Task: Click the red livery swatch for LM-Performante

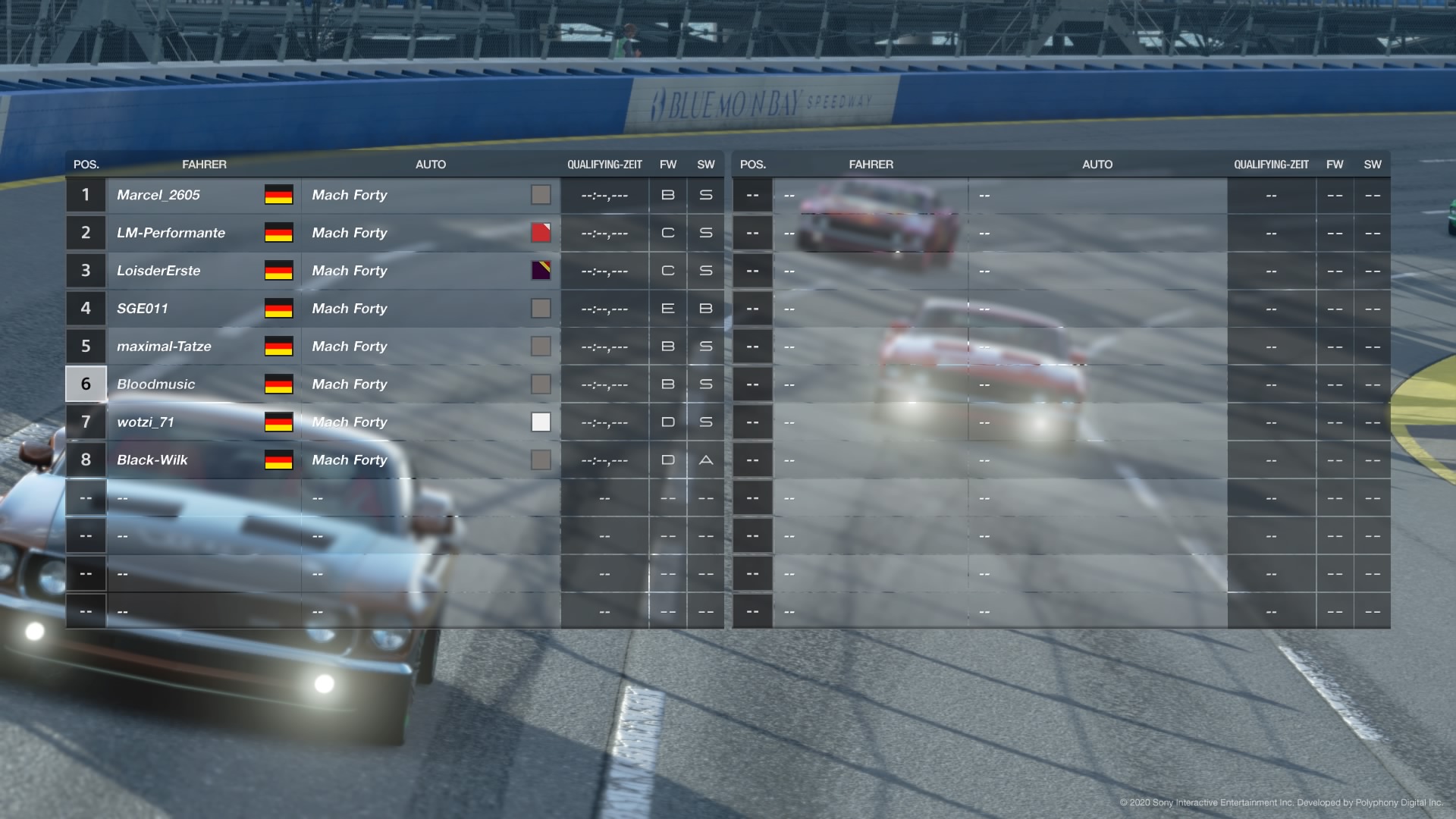Action: click(x=541, y=233)
